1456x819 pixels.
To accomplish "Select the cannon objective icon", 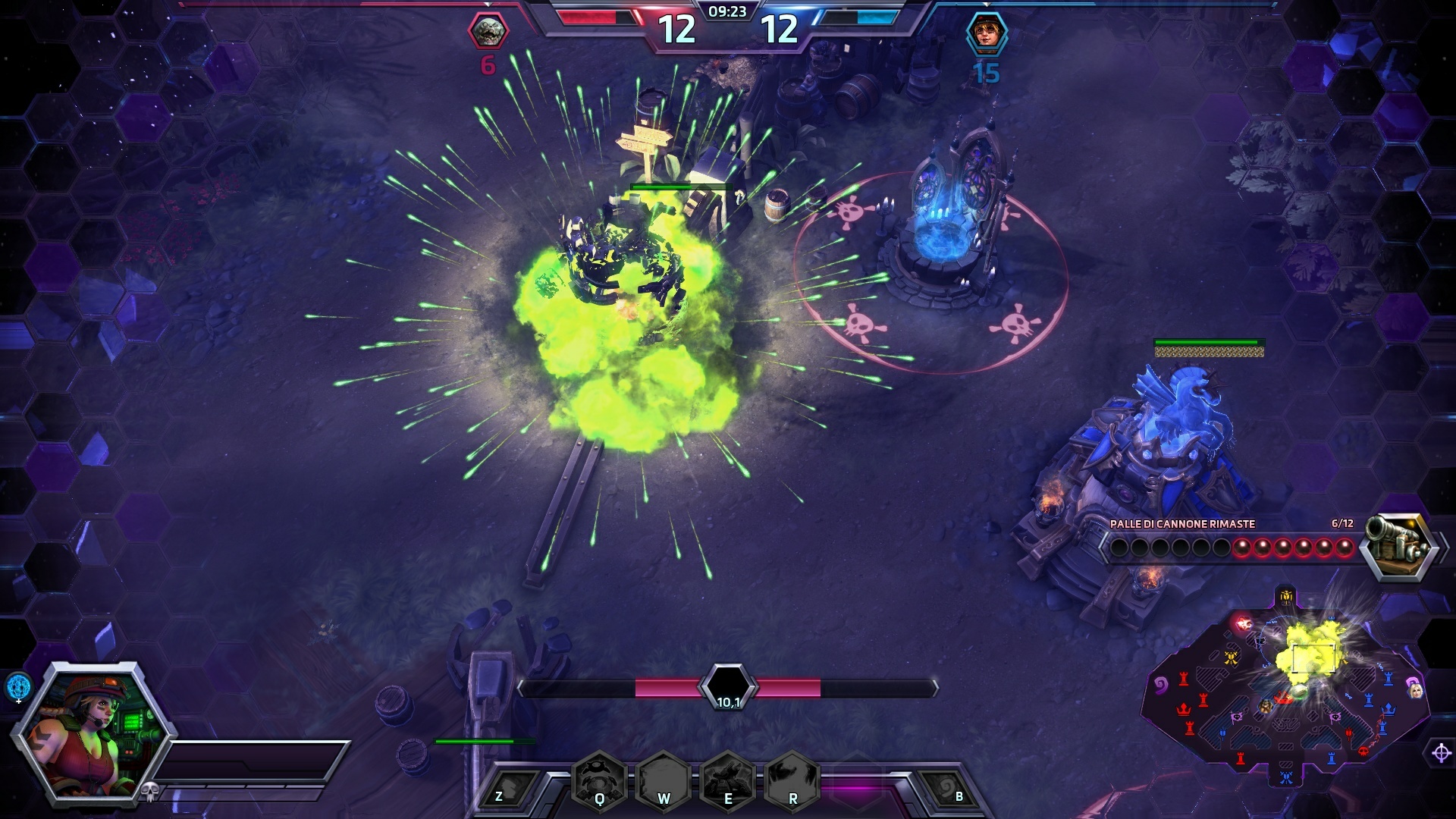I will tap(1397, 545).
